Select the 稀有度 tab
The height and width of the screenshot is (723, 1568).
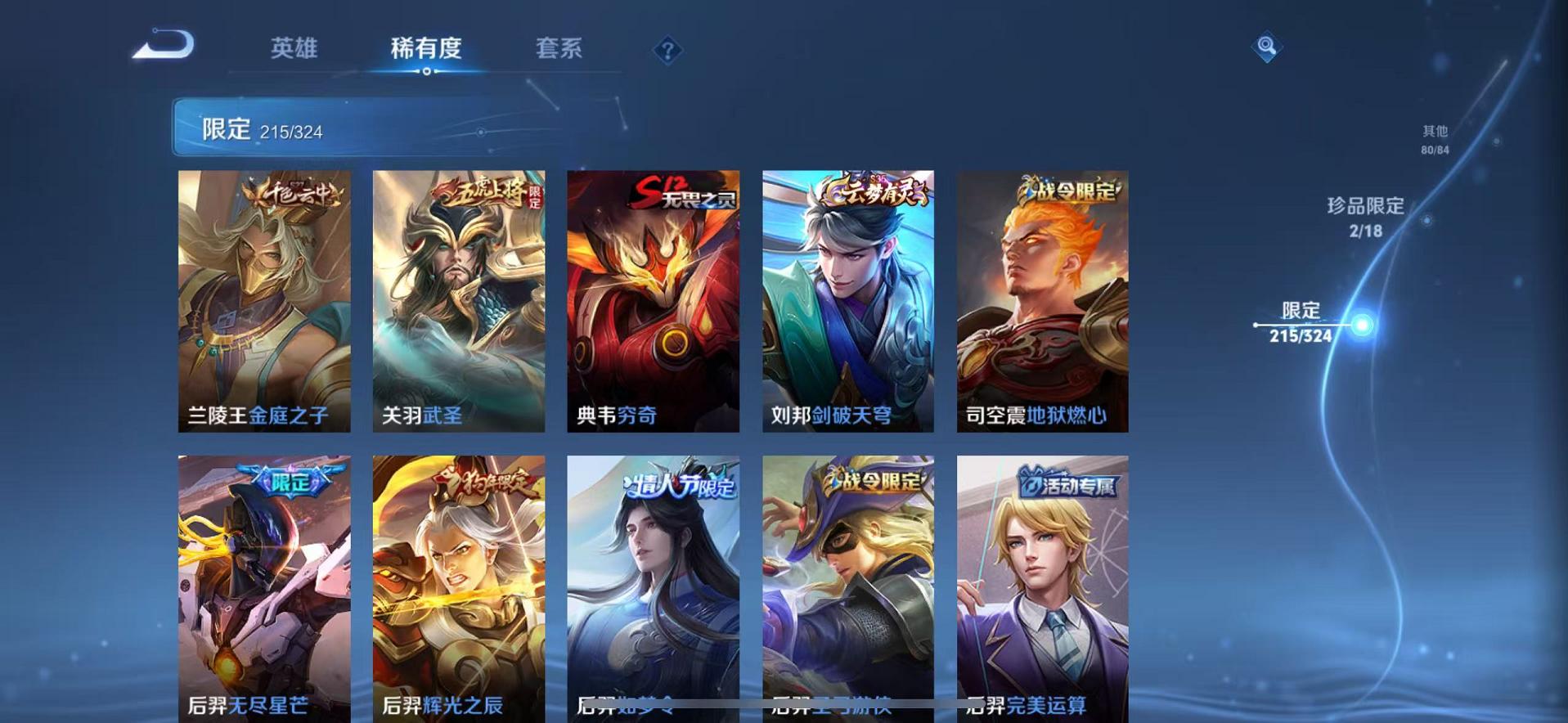coord(426,49)
